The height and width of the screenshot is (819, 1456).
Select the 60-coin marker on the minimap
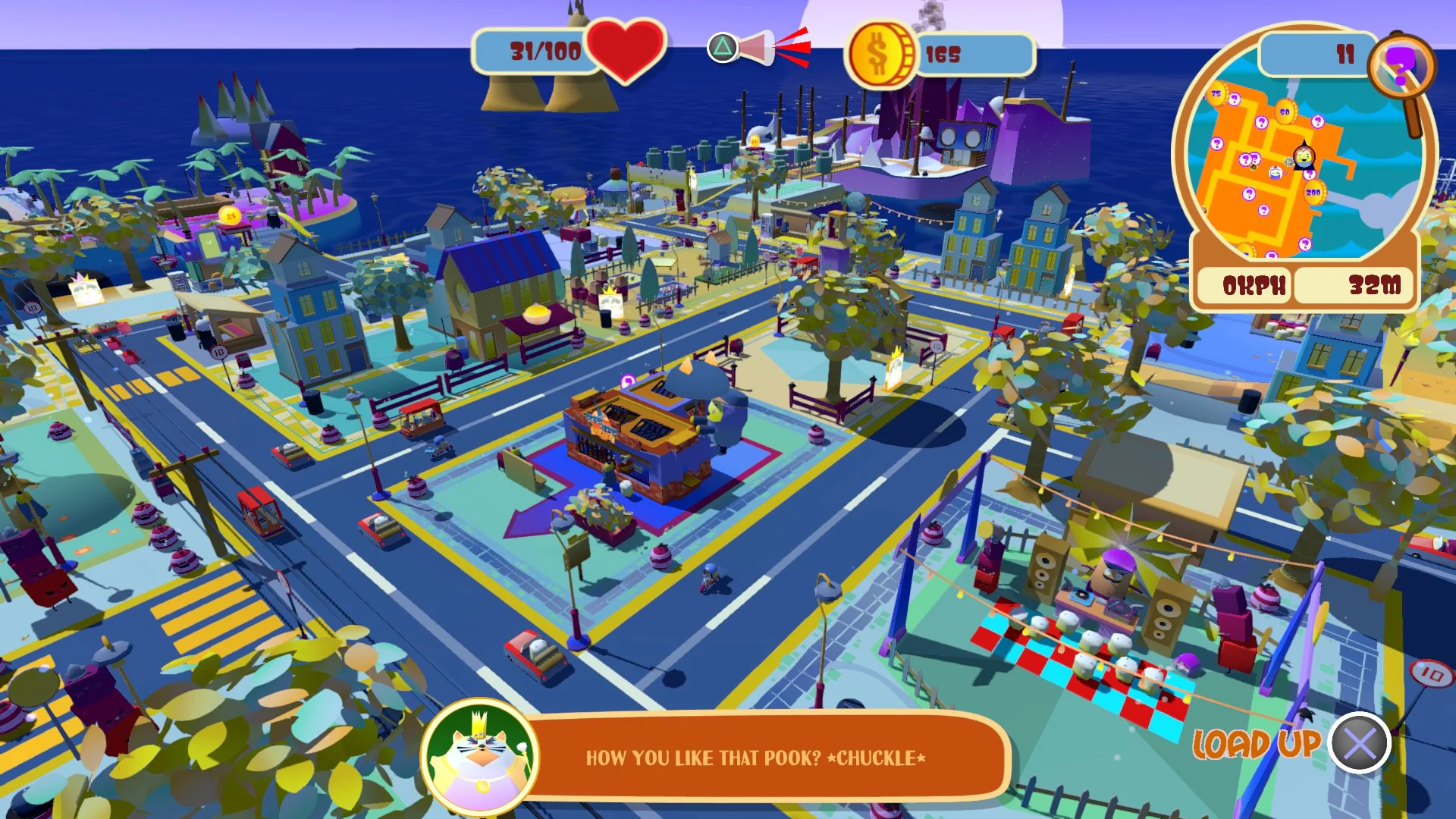click(x=1285, y=111)
